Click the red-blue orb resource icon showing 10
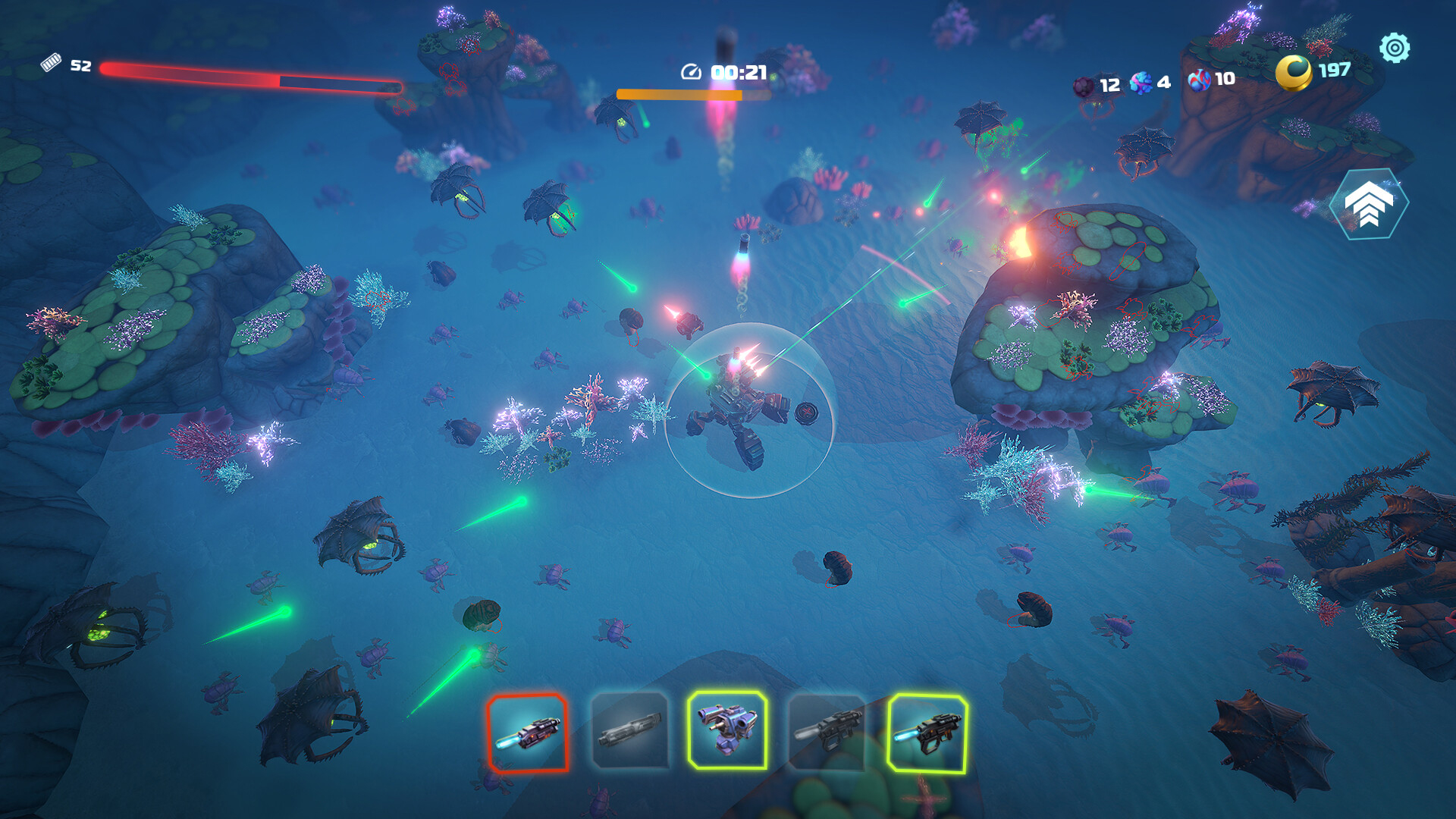This screenshot has height=819, width=1456. pos(1199,81)
